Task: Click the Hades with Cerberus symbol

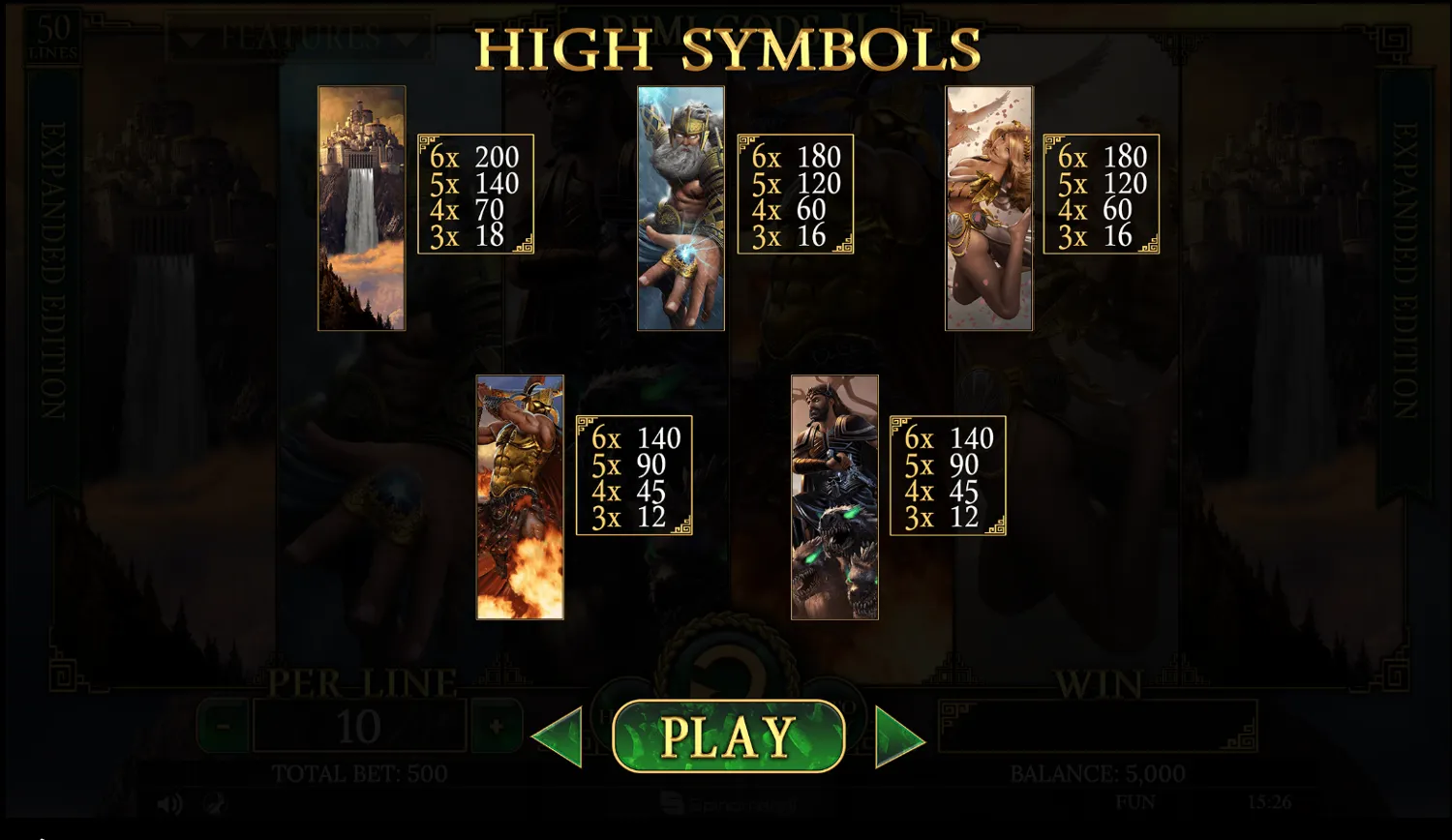Action: coord(834,494)
